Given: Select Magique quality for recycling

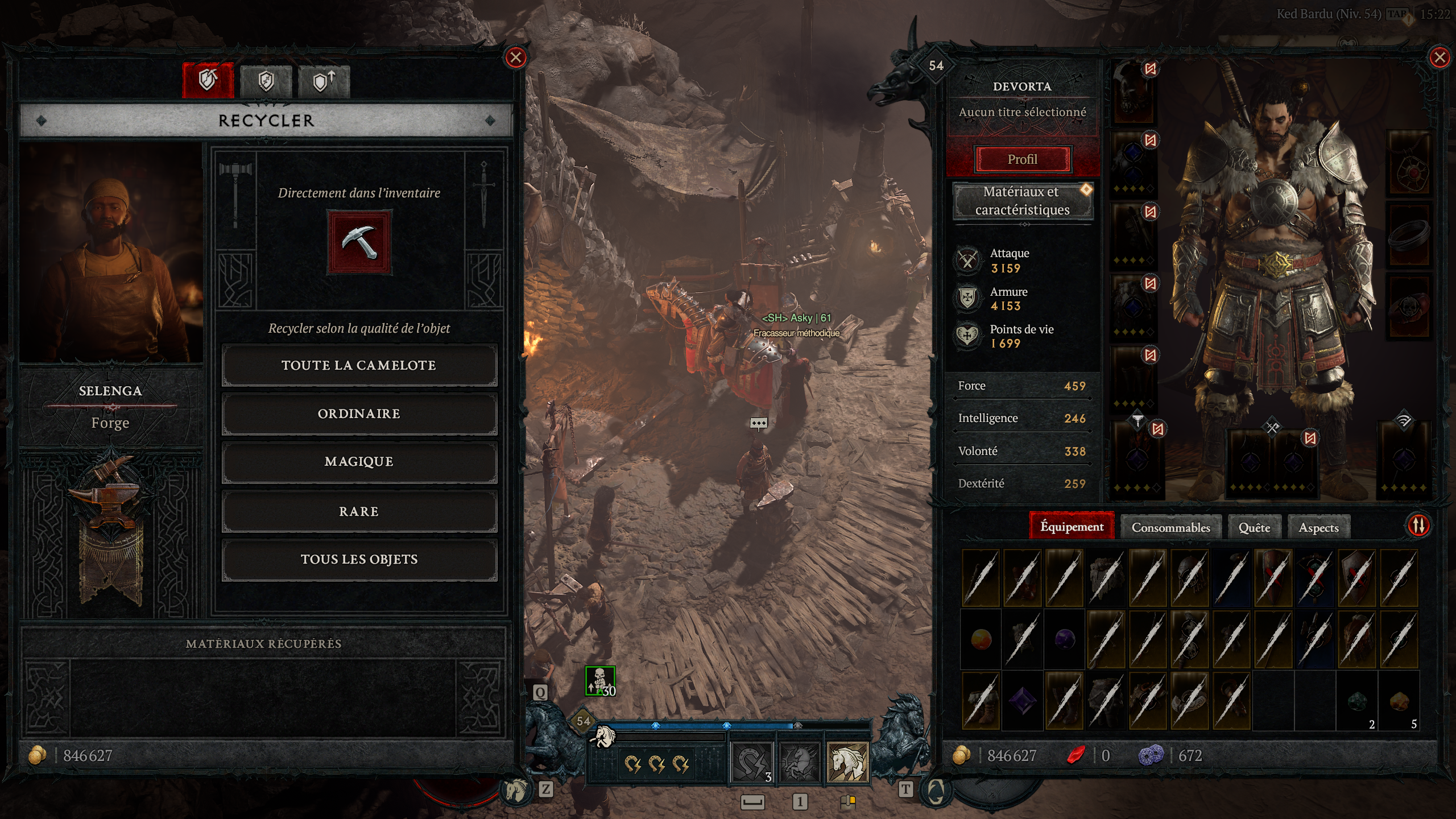Looking at the screenshot, I should click(x=359, y=461).
